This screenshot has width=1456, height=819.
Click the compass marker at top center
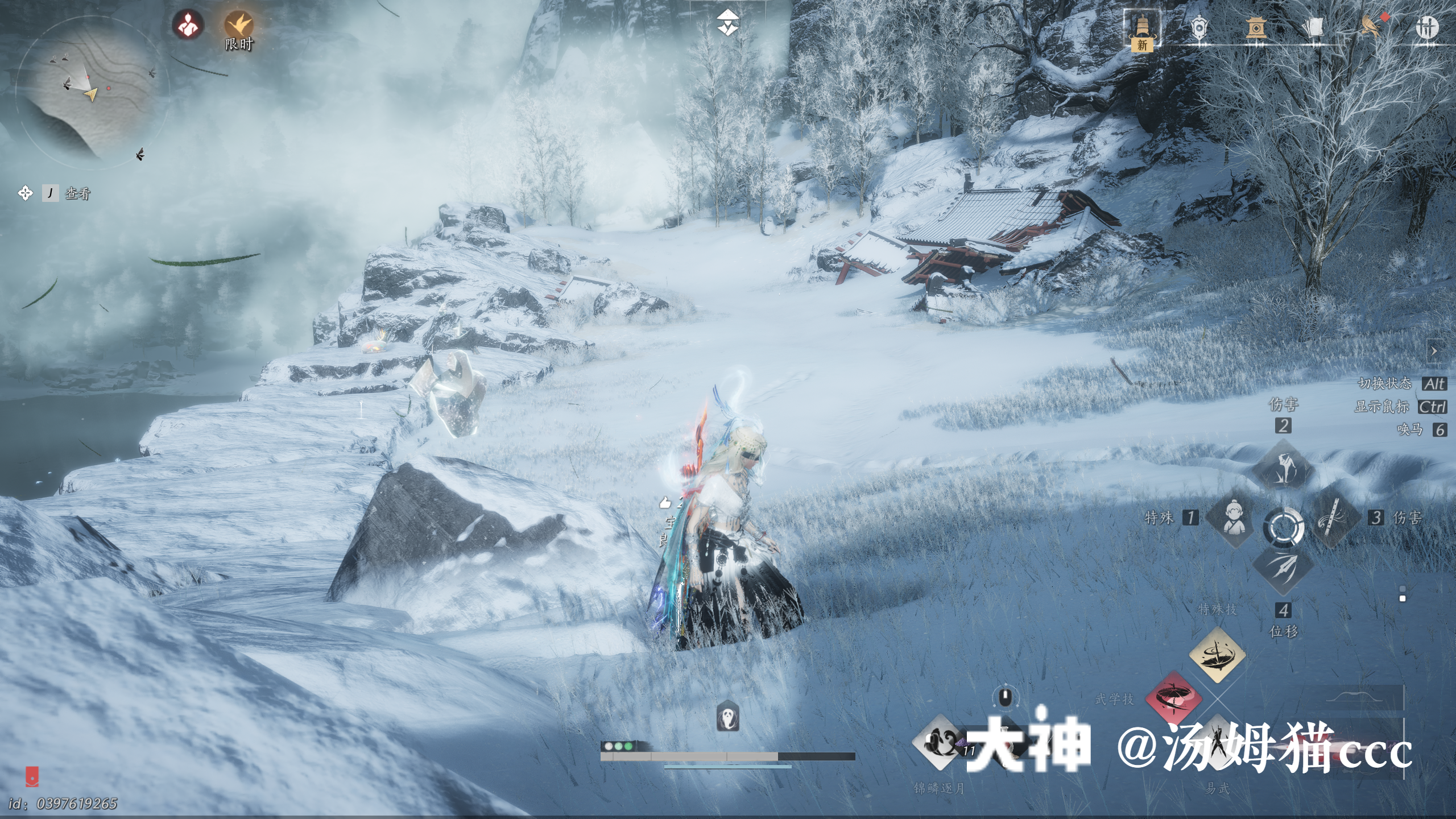point(727,23)
